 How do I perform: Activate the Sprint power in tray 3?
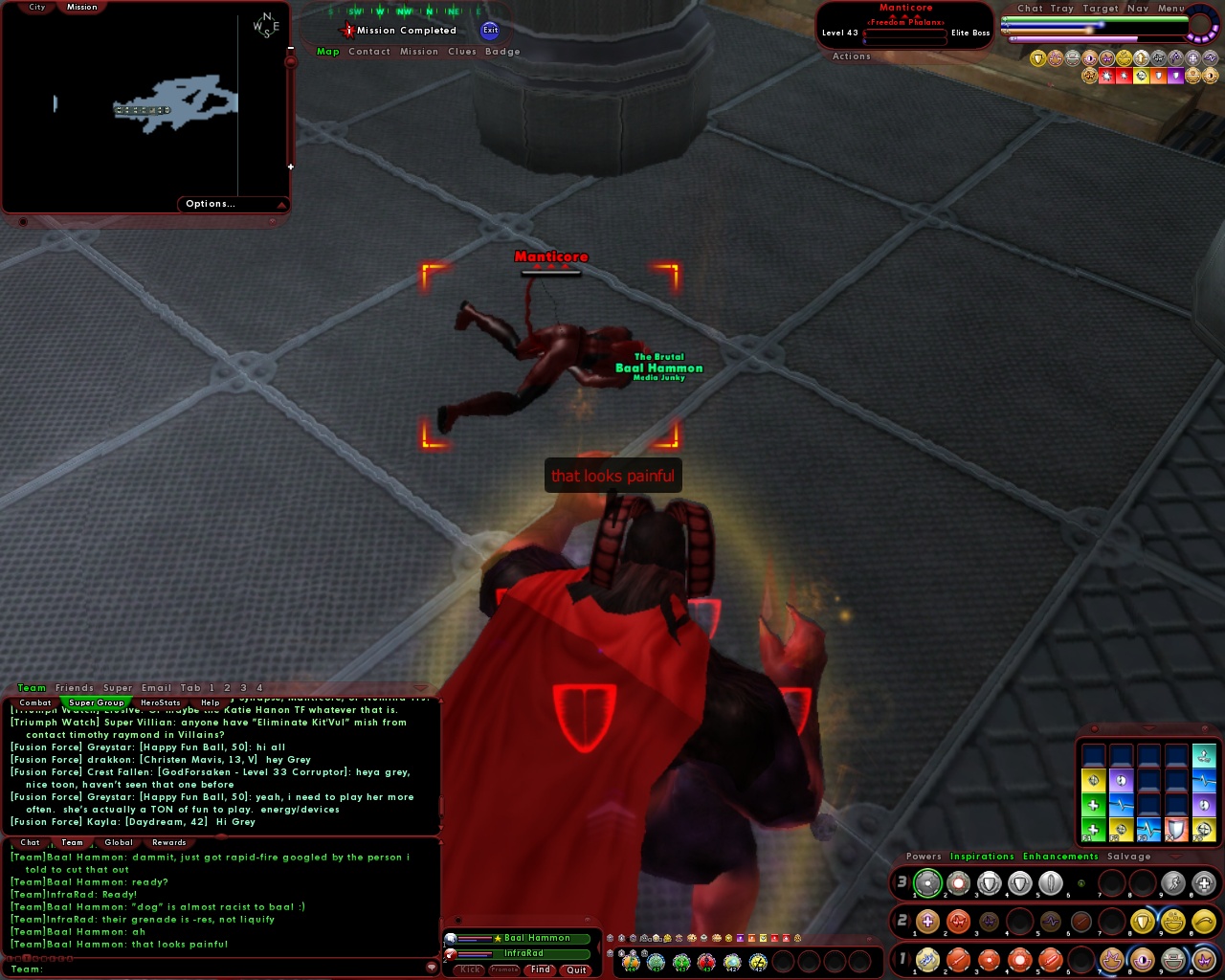1174,883
